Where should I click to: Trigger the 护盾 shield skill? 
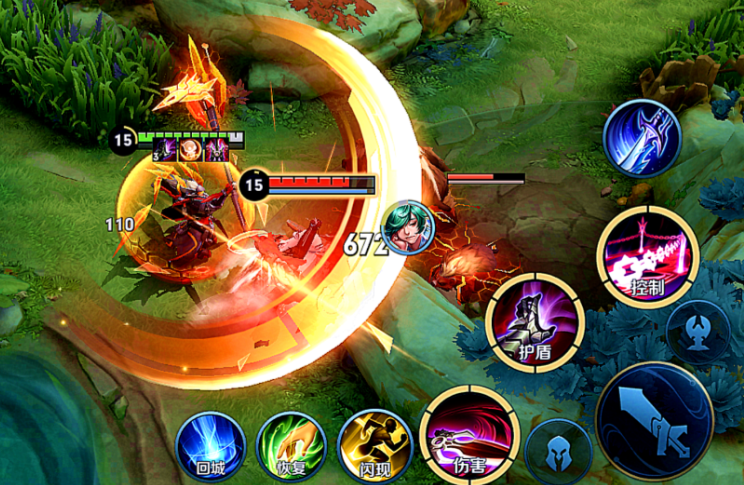[534, 322]
